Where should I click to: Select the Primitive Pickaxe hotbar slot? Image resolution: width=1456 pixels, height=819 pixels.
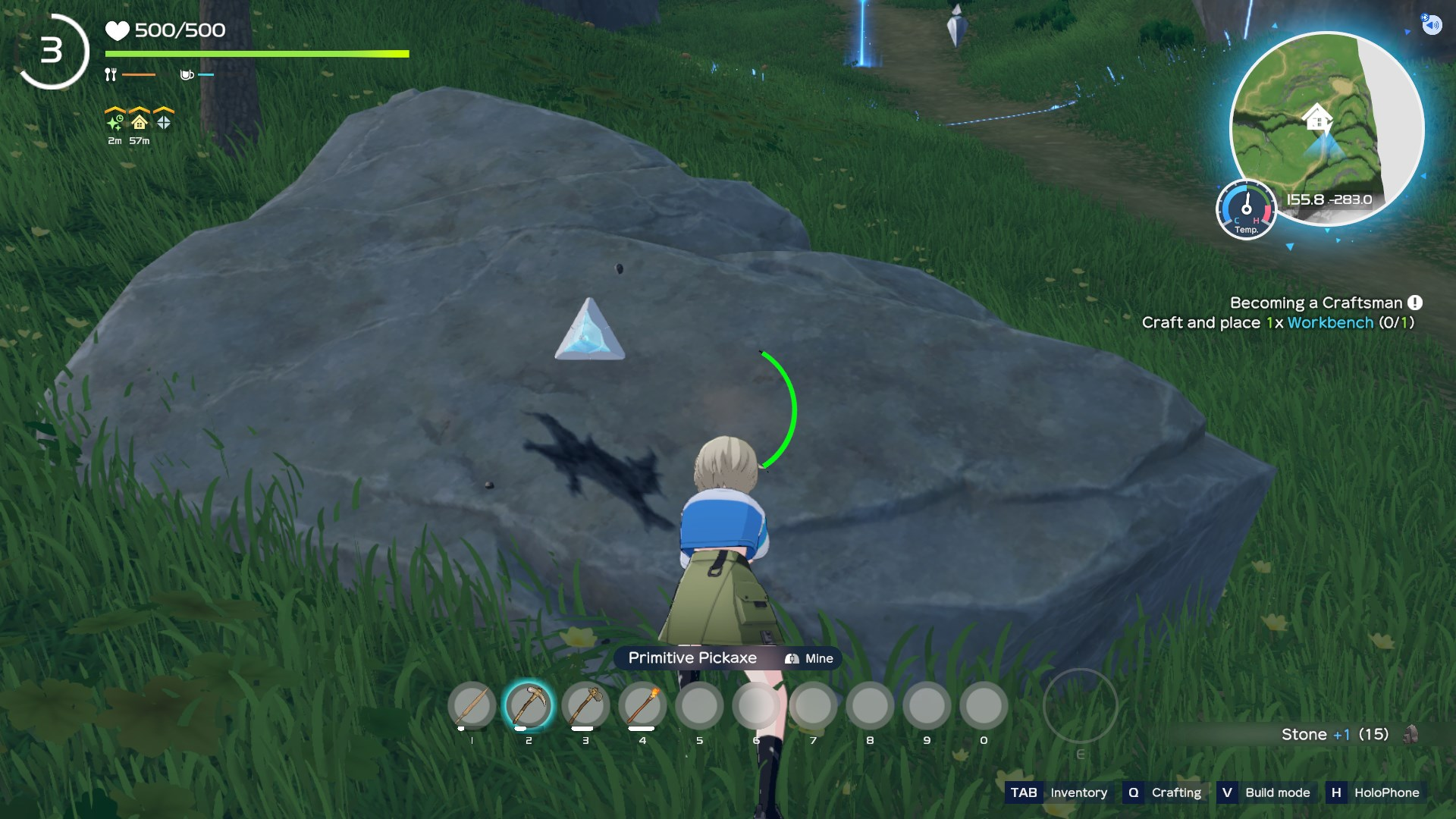[x=529, y=706]
